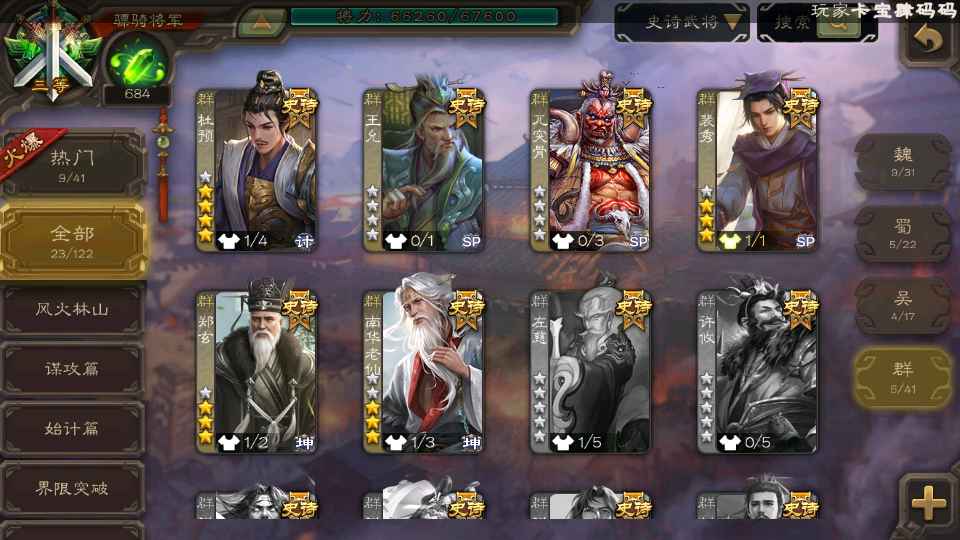Choose the 谋攻篇 card pack tab

pyautogui.click(x=73, y=369)
